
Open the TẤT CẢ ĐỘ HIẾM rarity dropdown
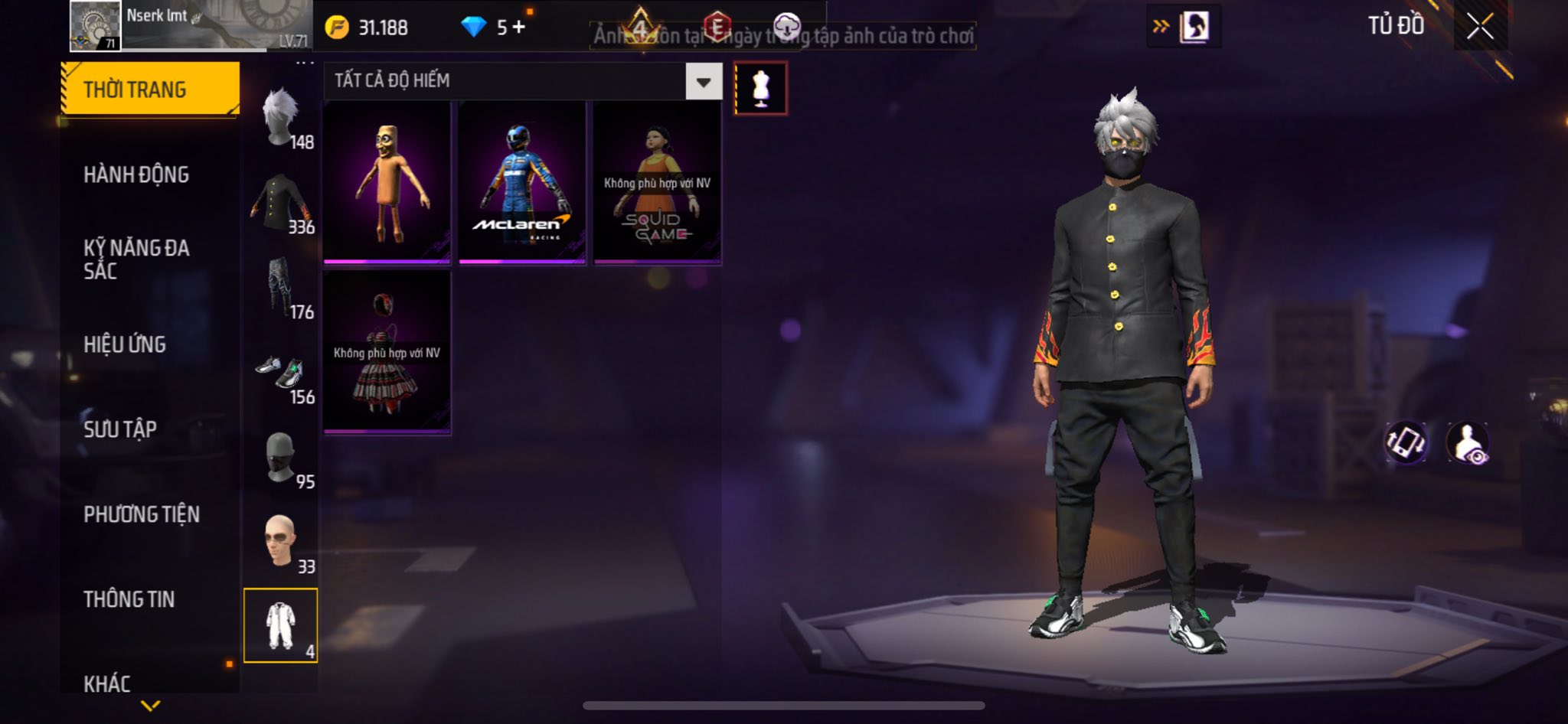704,81
